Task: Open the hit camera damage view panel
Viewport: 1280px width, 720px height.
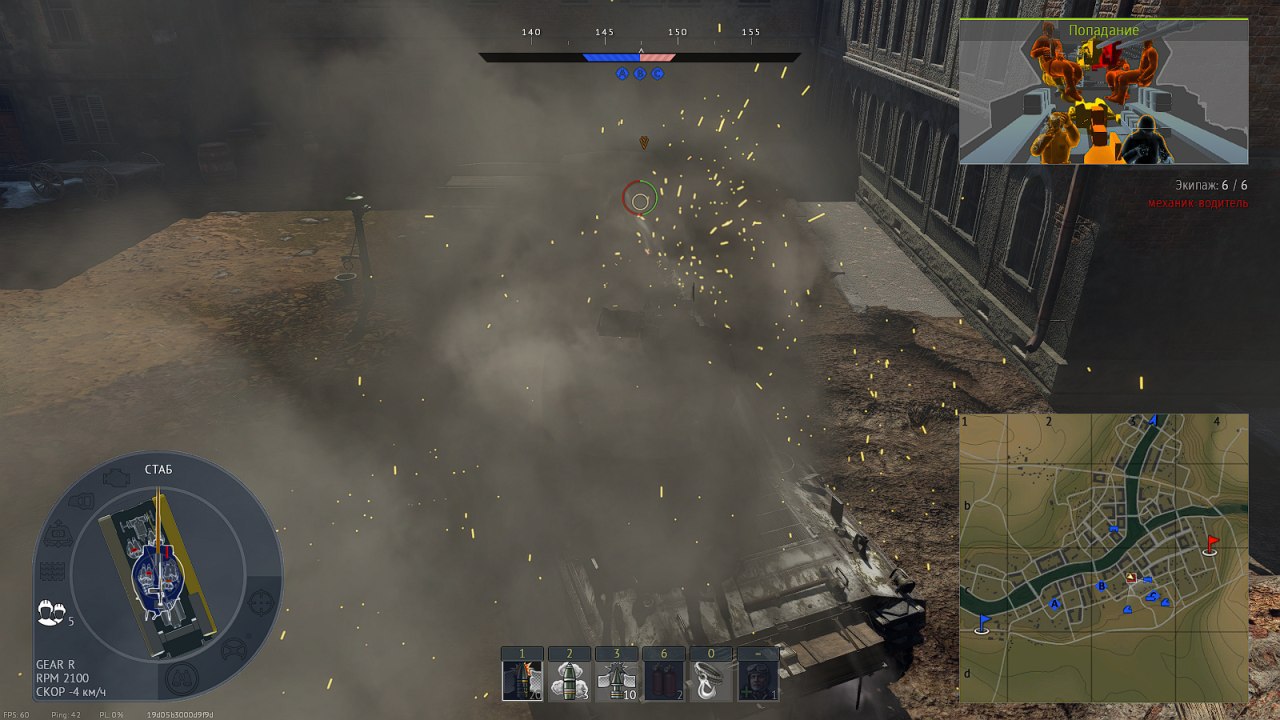Action: 1103,92
